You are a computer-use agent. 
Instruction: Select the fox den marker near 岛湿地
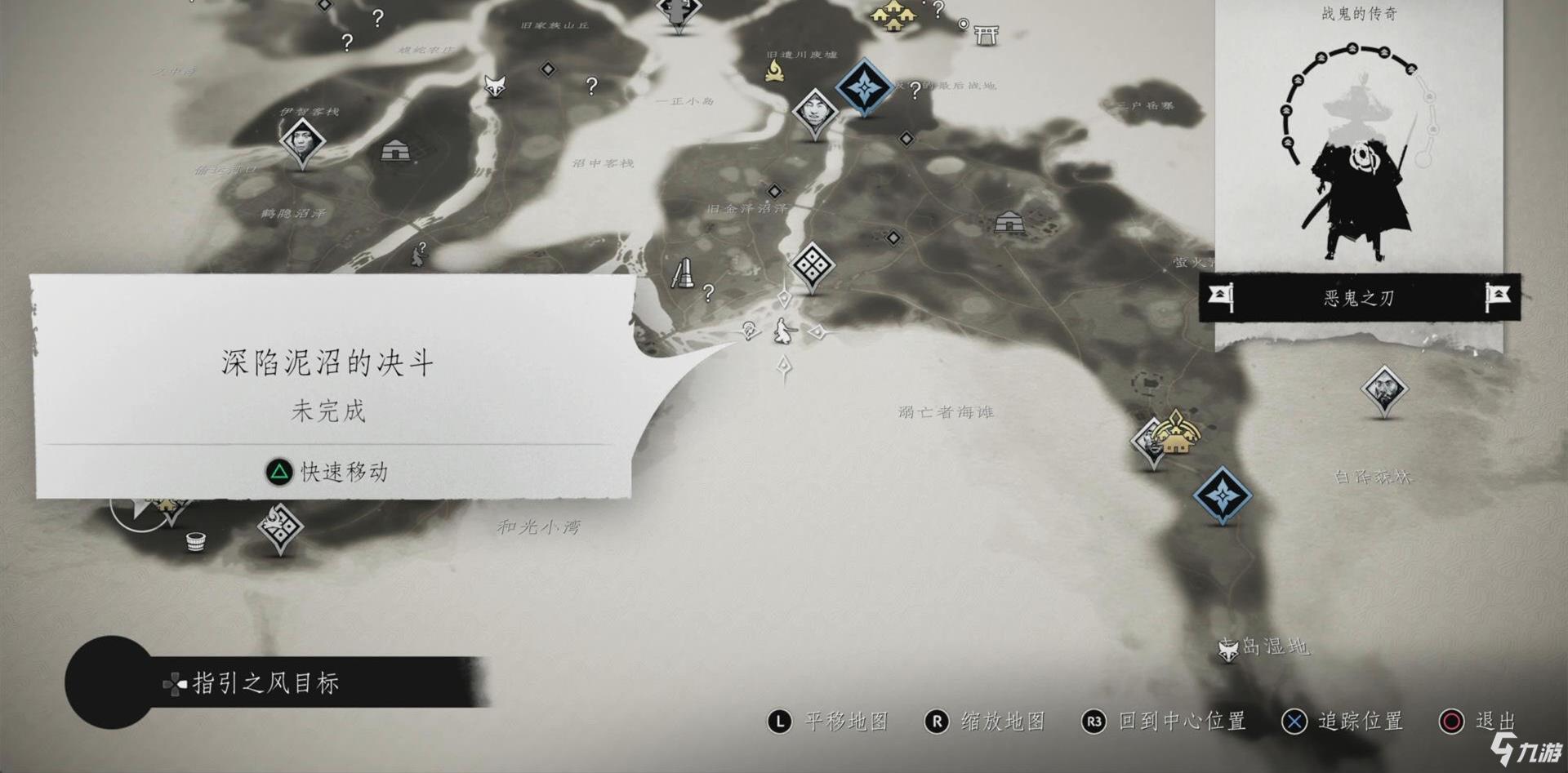click(1227, 651)
